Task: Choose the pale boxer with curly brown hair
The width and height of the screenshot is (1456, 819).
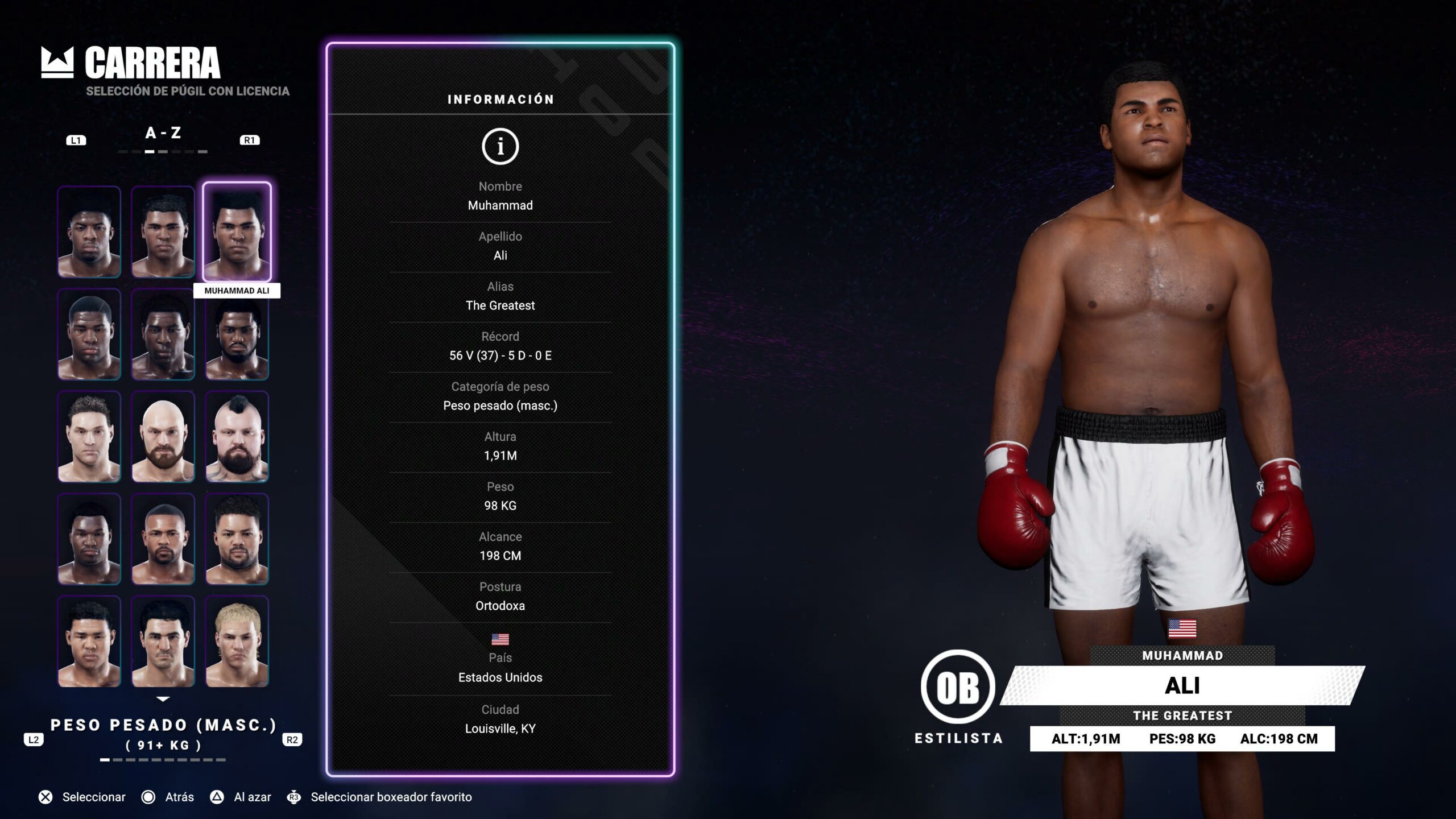Action: tap(89, 437)
